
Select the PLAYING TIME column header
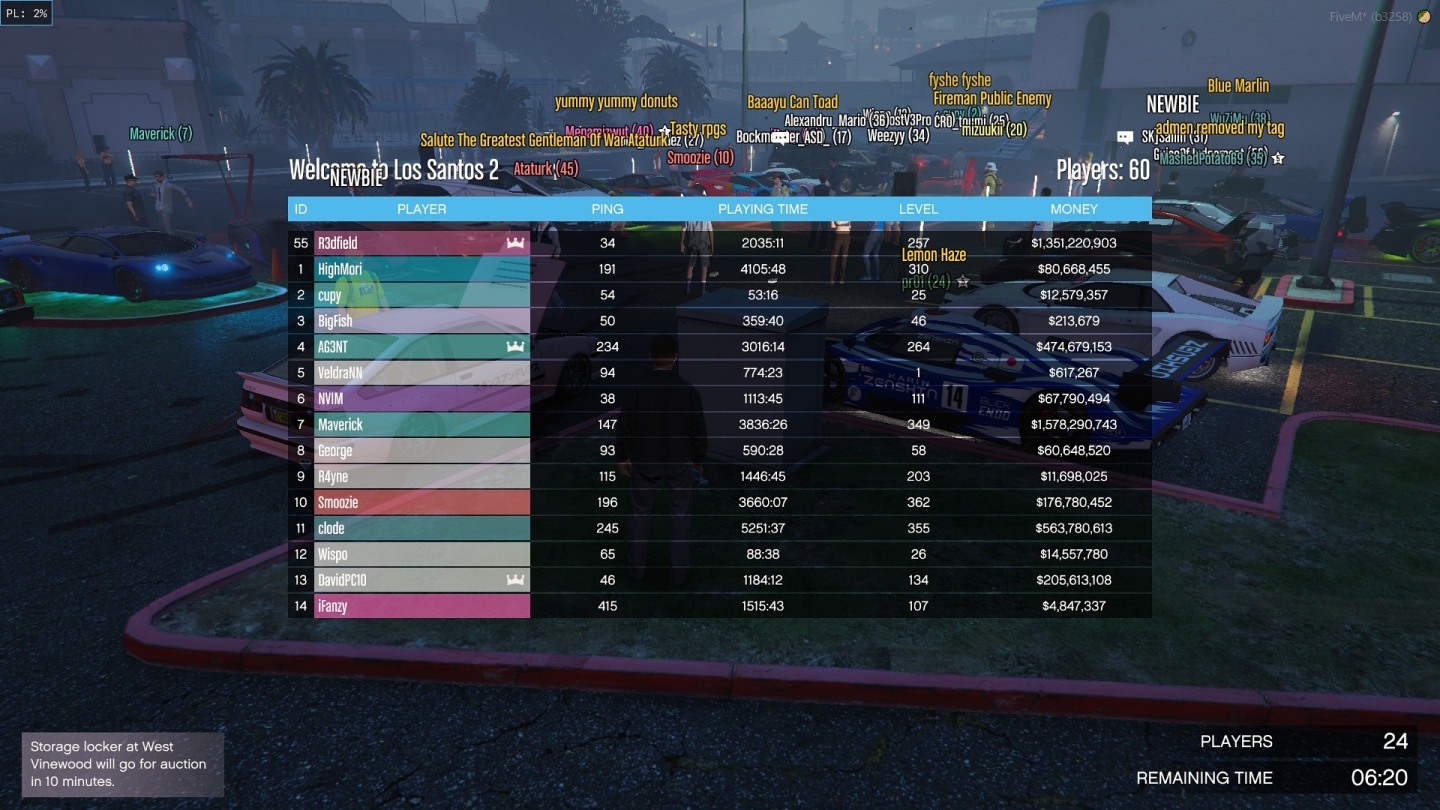click(763, 209)
